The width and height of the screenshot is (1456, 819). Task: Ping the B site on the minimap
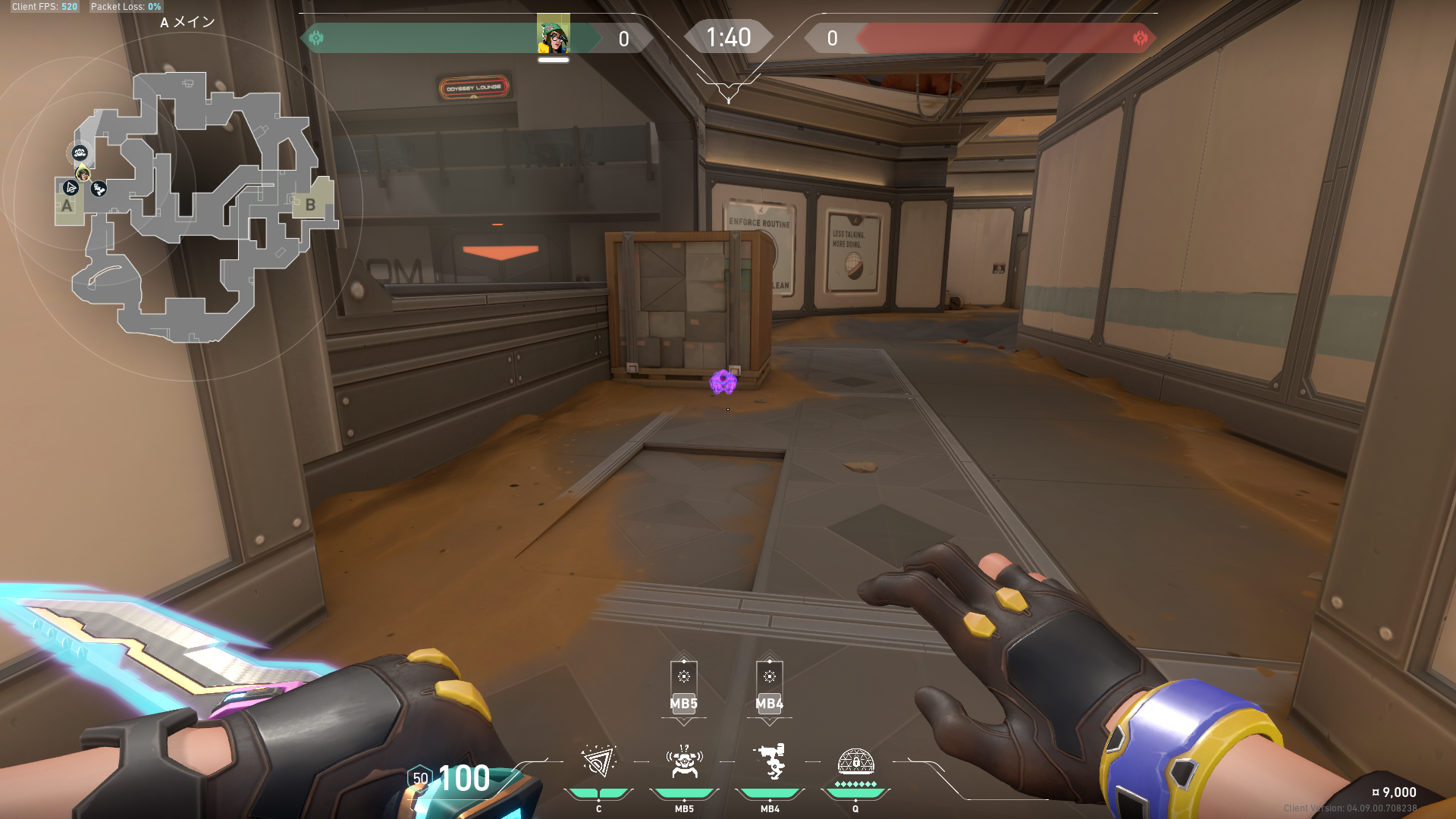pyautogui.click(x=310, y=205)
